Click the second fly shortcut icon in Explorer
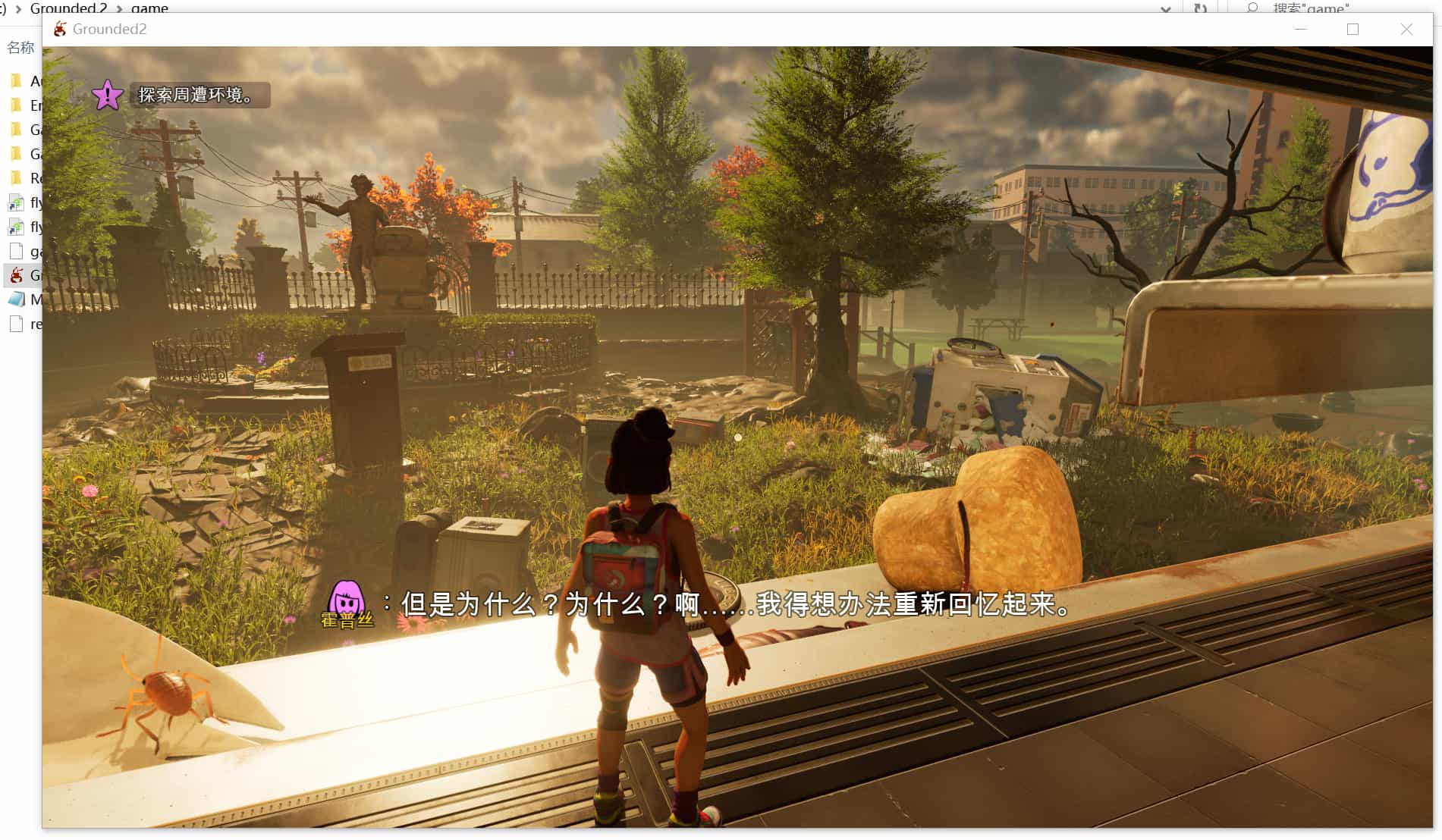Viewport: 1442px width, 840px height. [x=16, y=227]
